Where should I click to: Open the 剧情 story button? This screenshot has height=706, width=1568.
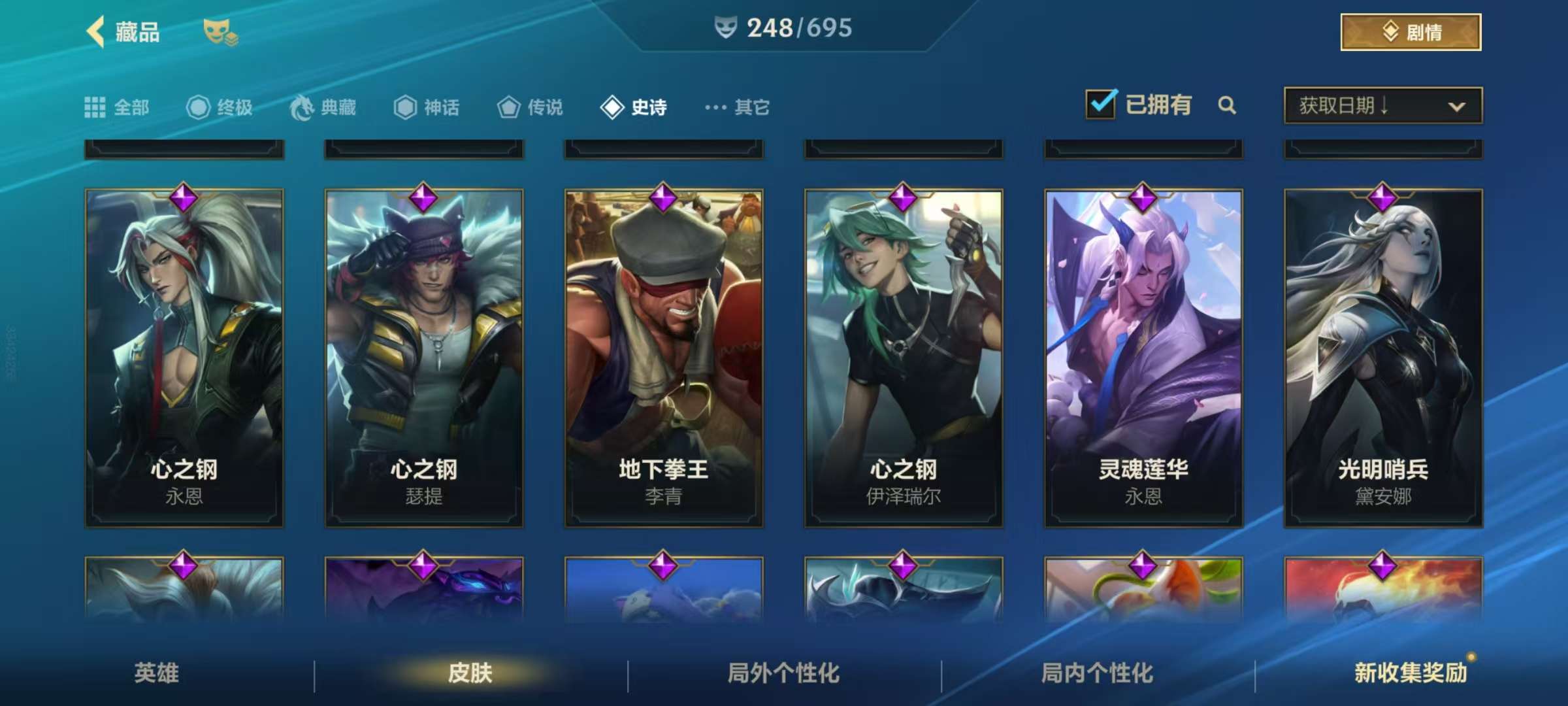[x=1411, y=32]
